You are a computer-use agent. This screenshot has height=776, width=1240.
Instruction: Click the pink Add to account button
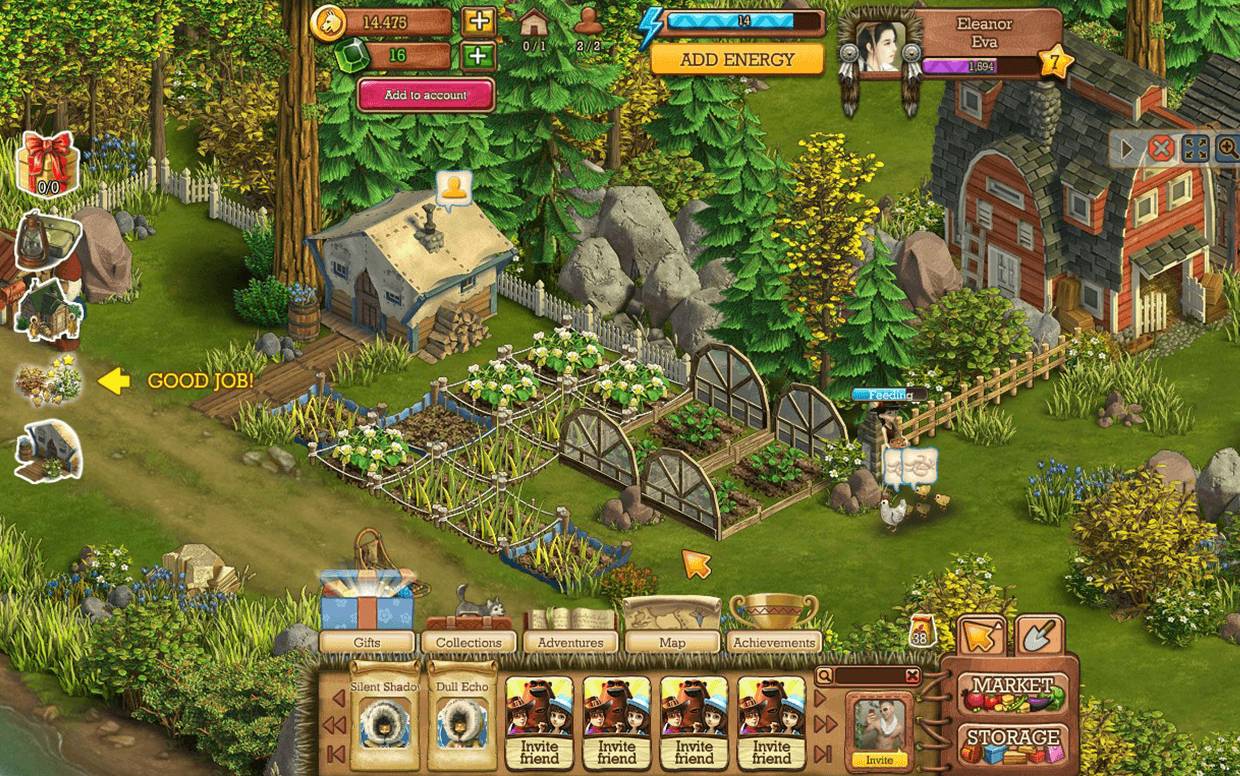coord(426,95)
